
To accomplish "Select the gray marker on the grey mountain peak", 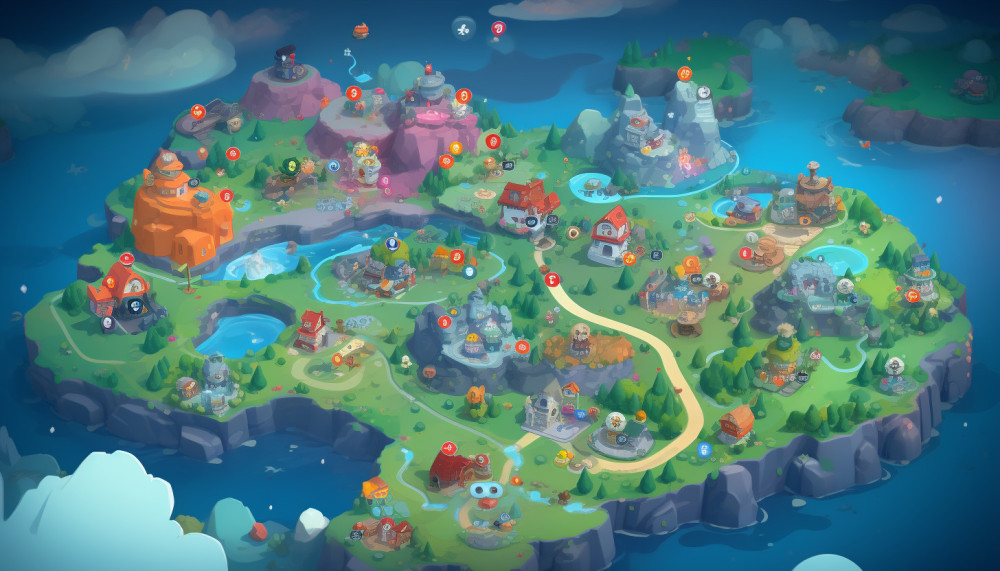I will tap(704, 92).
